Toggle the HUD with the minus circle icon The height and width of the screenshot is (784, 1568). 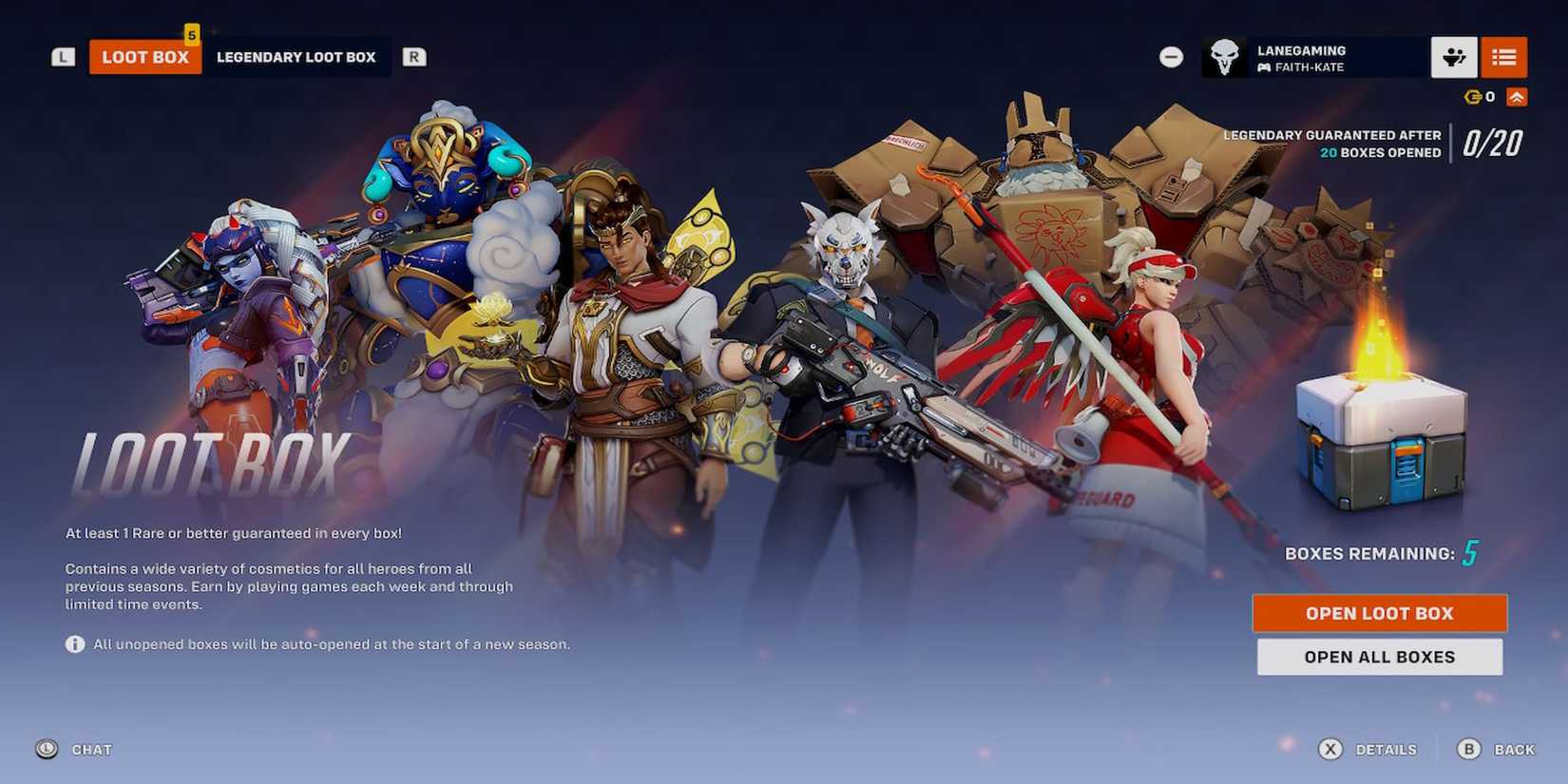[1171, 57]
